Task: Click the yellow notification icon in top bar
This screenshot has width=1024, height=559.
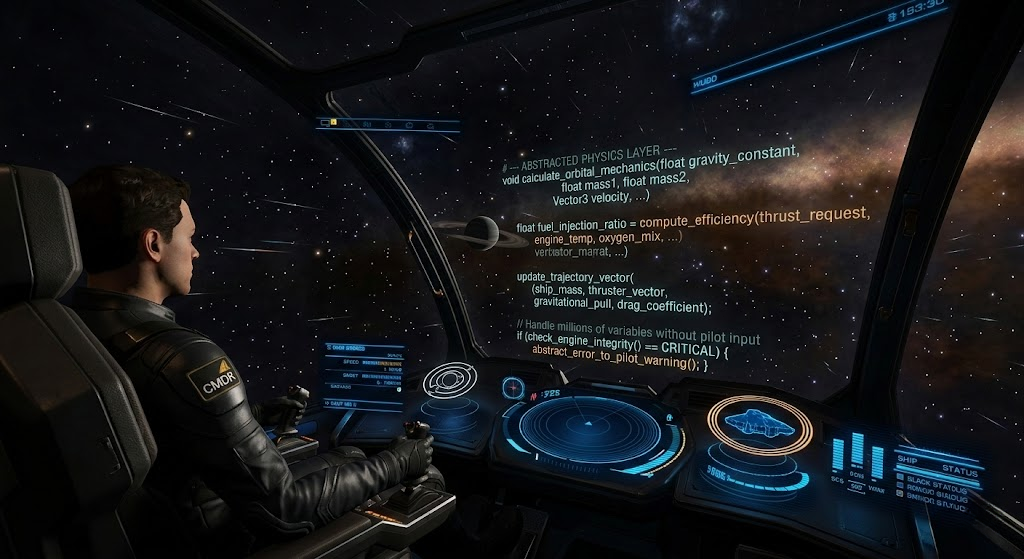Action: [334, 123]
